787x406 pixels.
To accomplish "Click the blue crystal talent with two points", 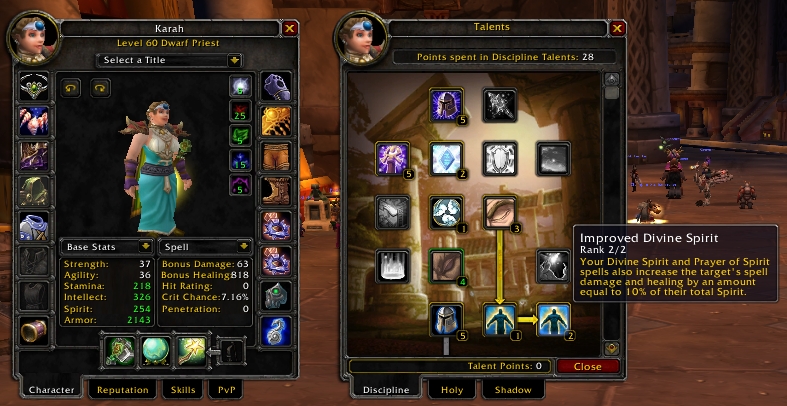I will click(x=446, y=157).
